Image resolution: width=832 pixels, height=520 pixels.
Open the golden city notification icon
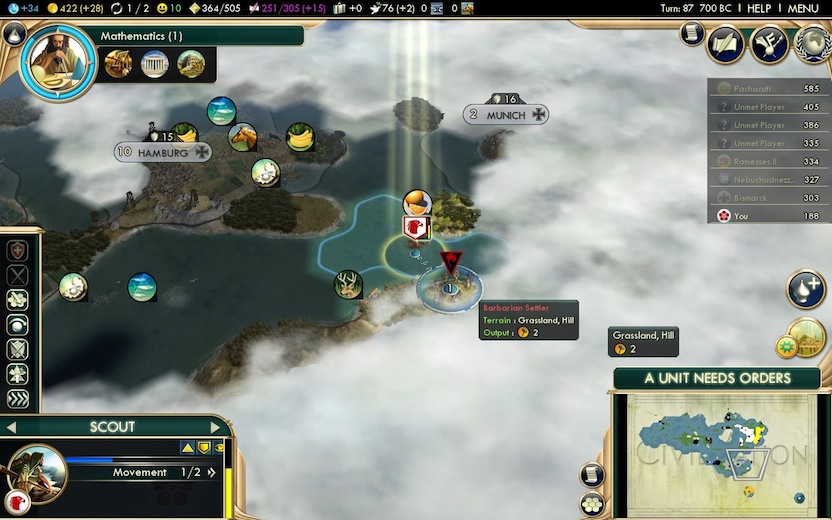click(x=806, y=337)
